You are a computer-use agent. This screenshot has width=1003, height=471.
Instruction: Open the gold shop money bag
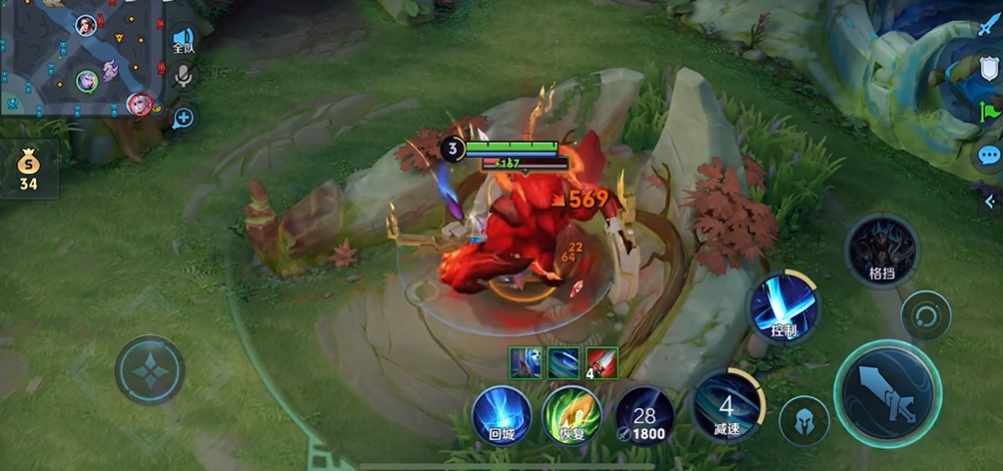tap(28, 169)
